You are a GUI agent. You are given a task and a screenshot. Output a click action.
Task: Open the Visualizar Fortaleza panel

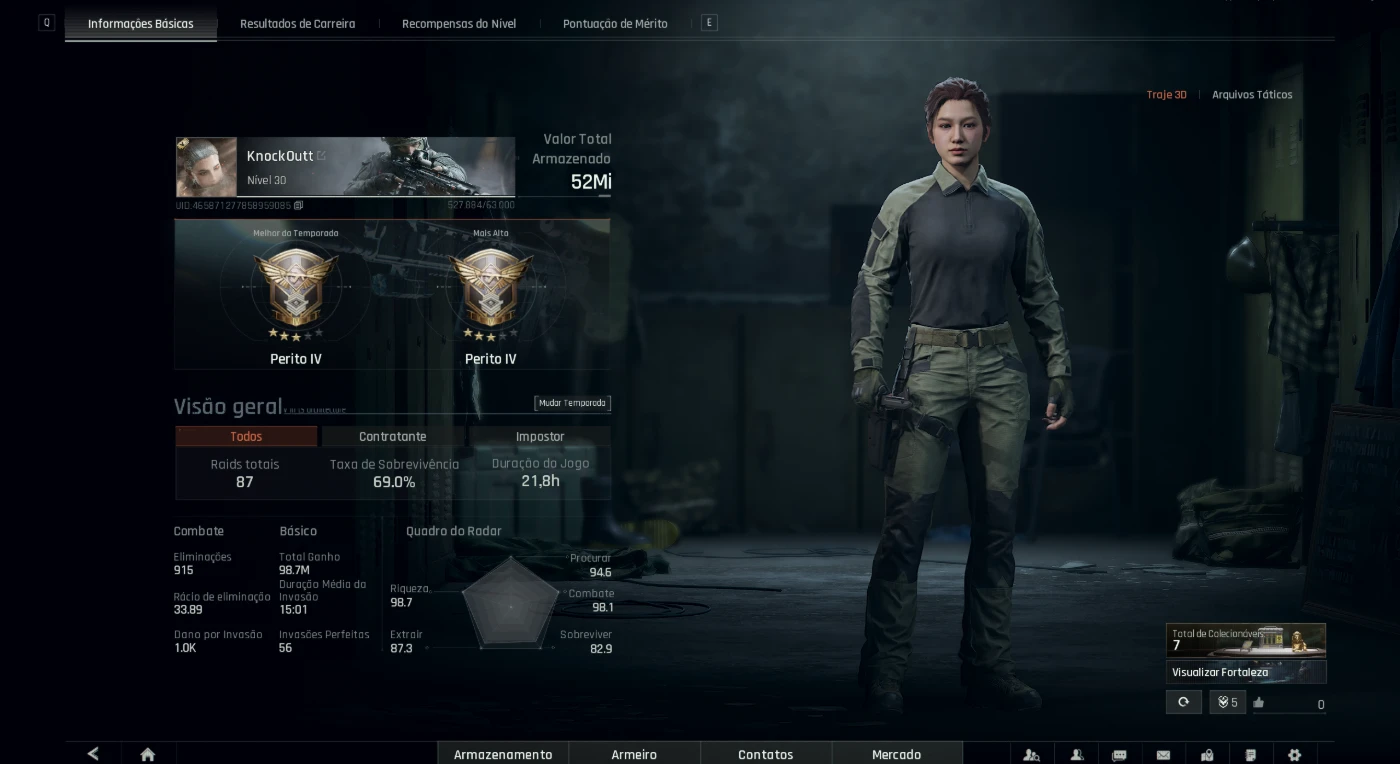[1246, 672]
